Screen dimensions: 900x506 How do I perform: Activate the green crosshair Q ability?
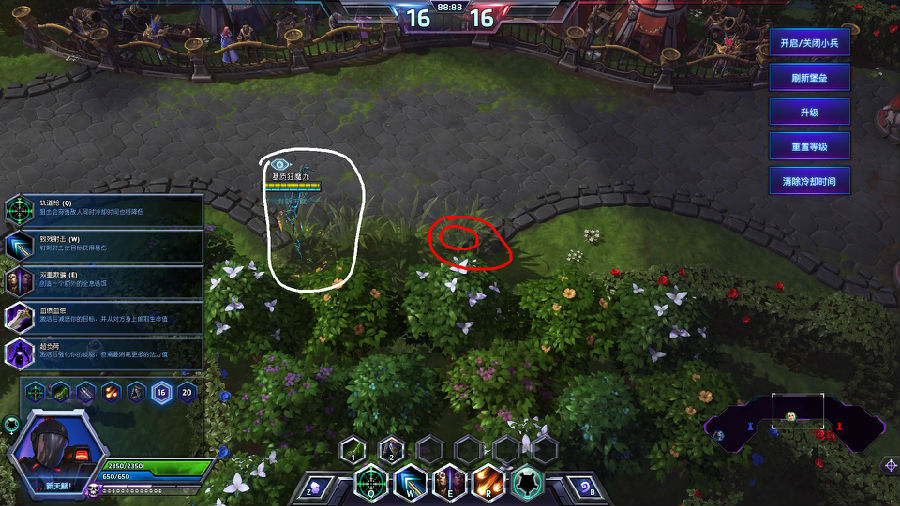tap(371, 483)
